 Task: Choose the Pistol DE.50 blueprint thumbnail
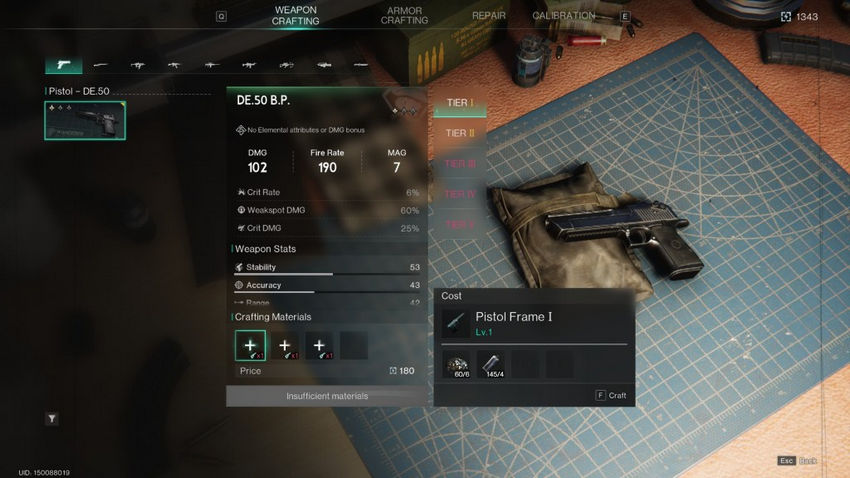85,121
